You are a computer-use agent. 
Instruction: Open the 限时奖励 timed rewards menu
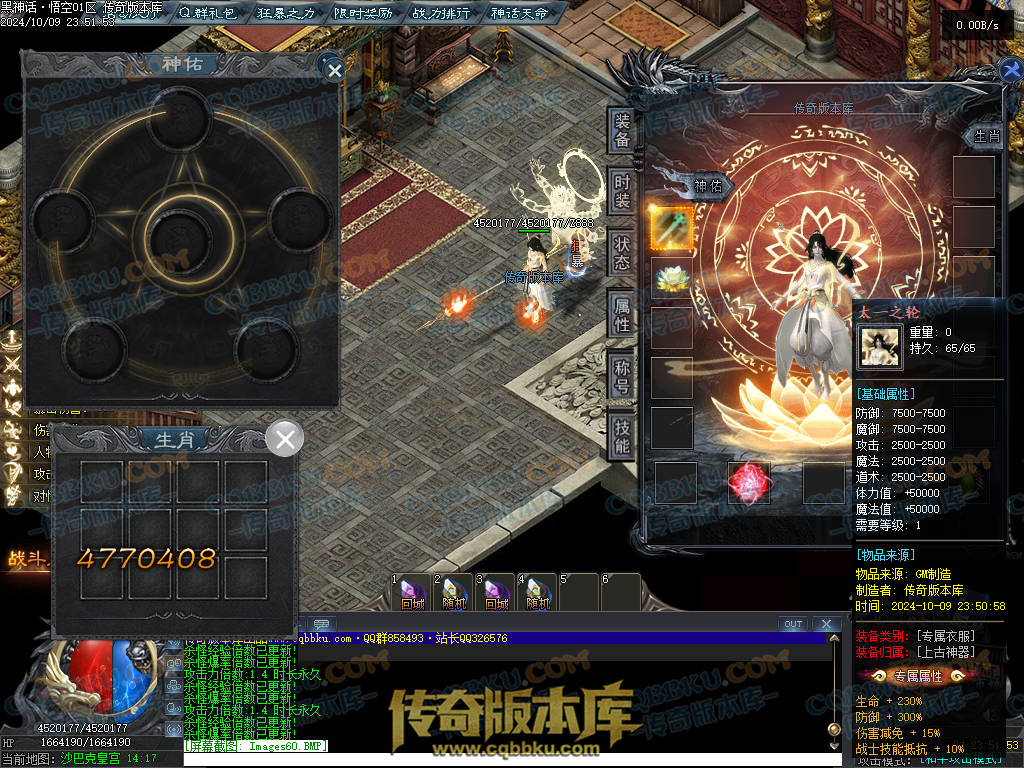(362, 13)
